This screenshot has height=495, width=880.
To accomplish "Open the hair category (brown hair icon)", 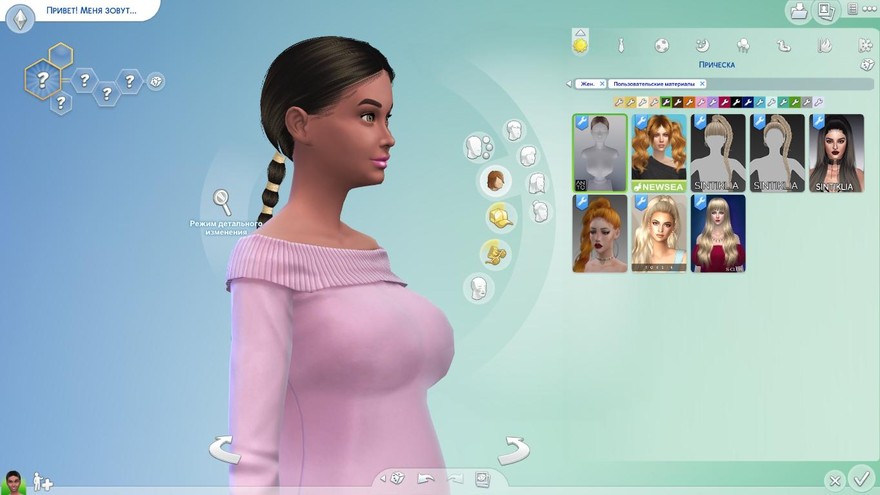I will point(495,181).
